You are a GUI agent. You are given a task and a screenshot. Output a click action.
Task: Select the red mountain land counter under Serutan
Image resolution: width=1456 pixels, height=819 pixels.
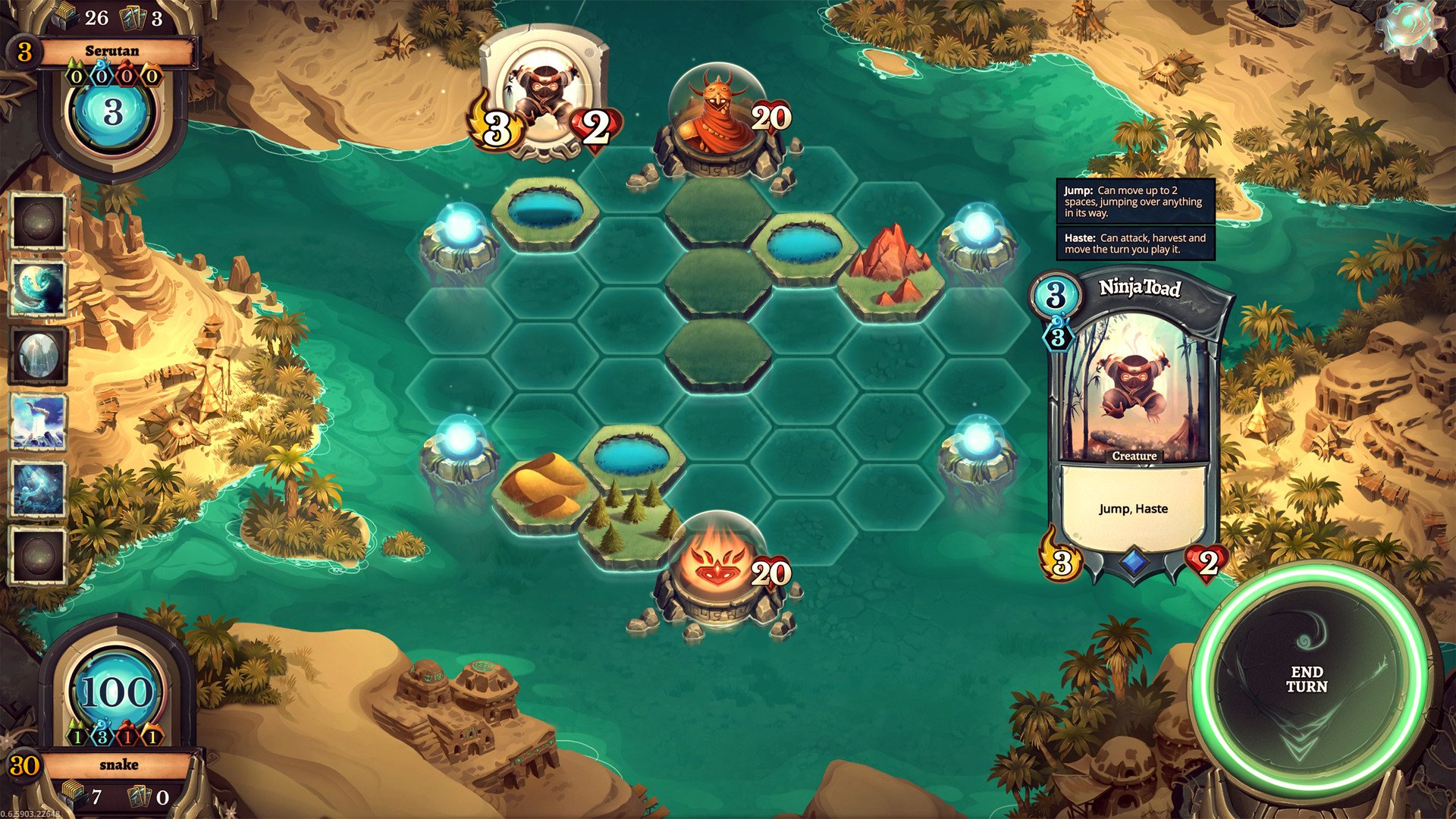click(x=126, y=76)
